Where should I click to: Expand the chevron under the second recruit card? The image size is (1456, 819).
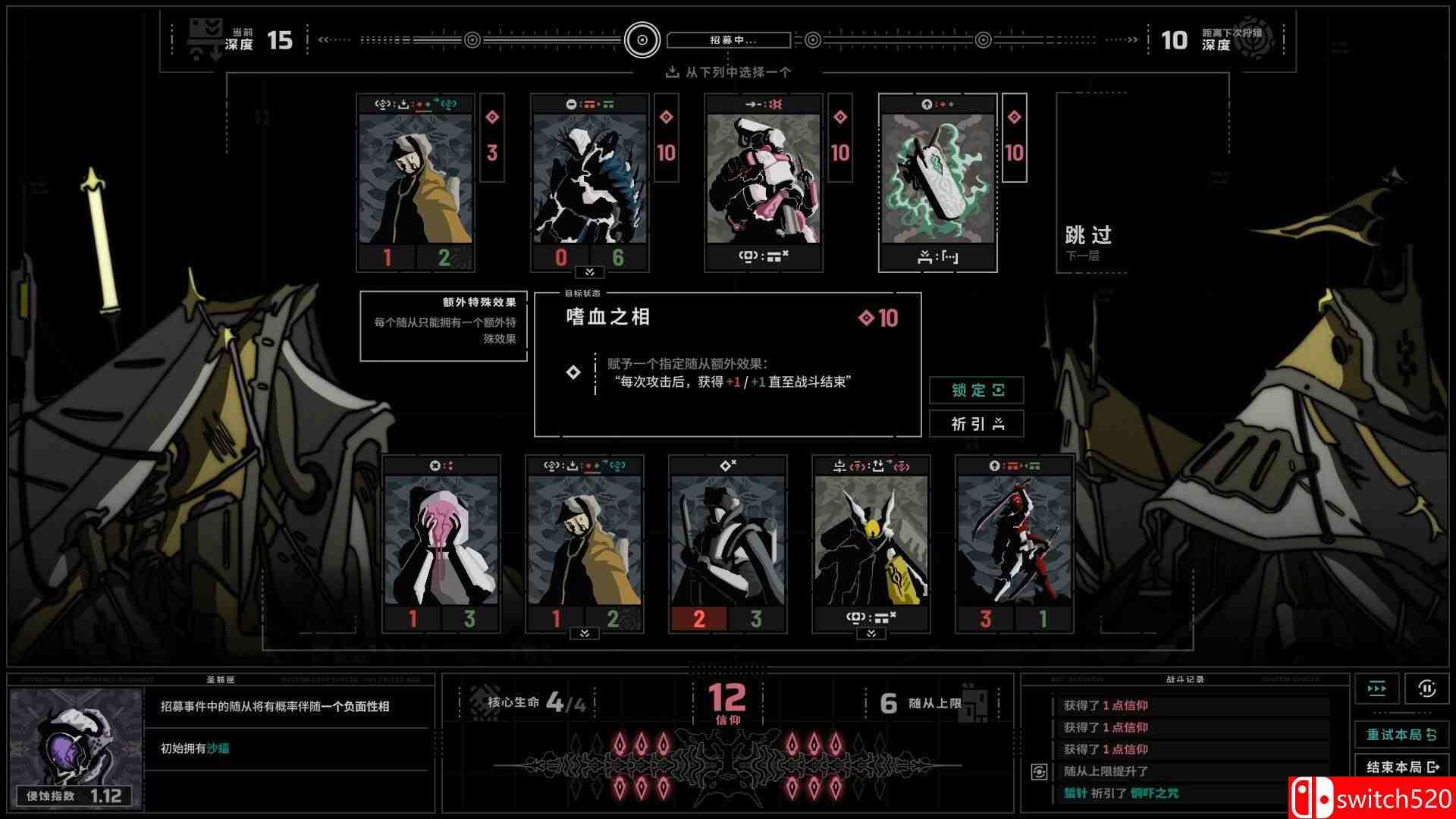pos(588,271)
